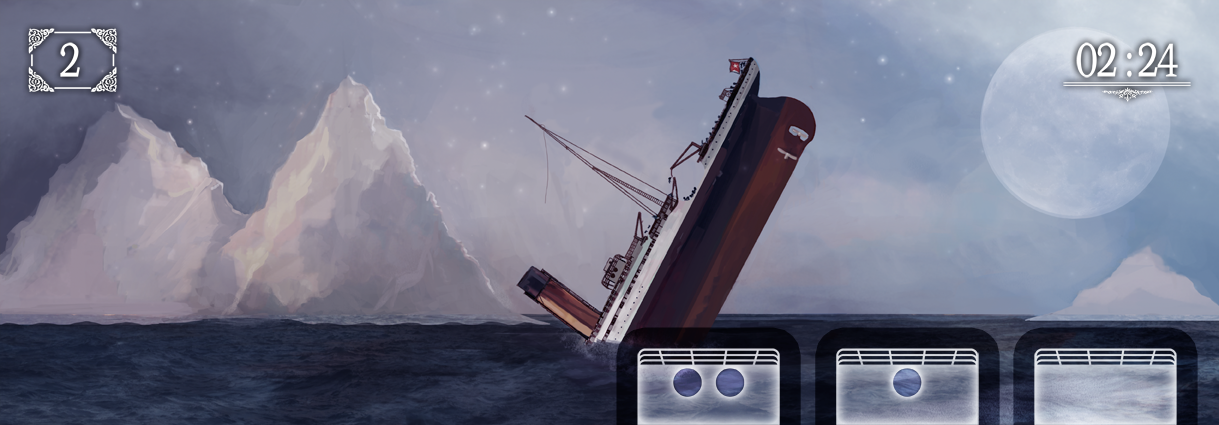
Task: Select the lifeboat holding two passengers
Action: (708, 384)
